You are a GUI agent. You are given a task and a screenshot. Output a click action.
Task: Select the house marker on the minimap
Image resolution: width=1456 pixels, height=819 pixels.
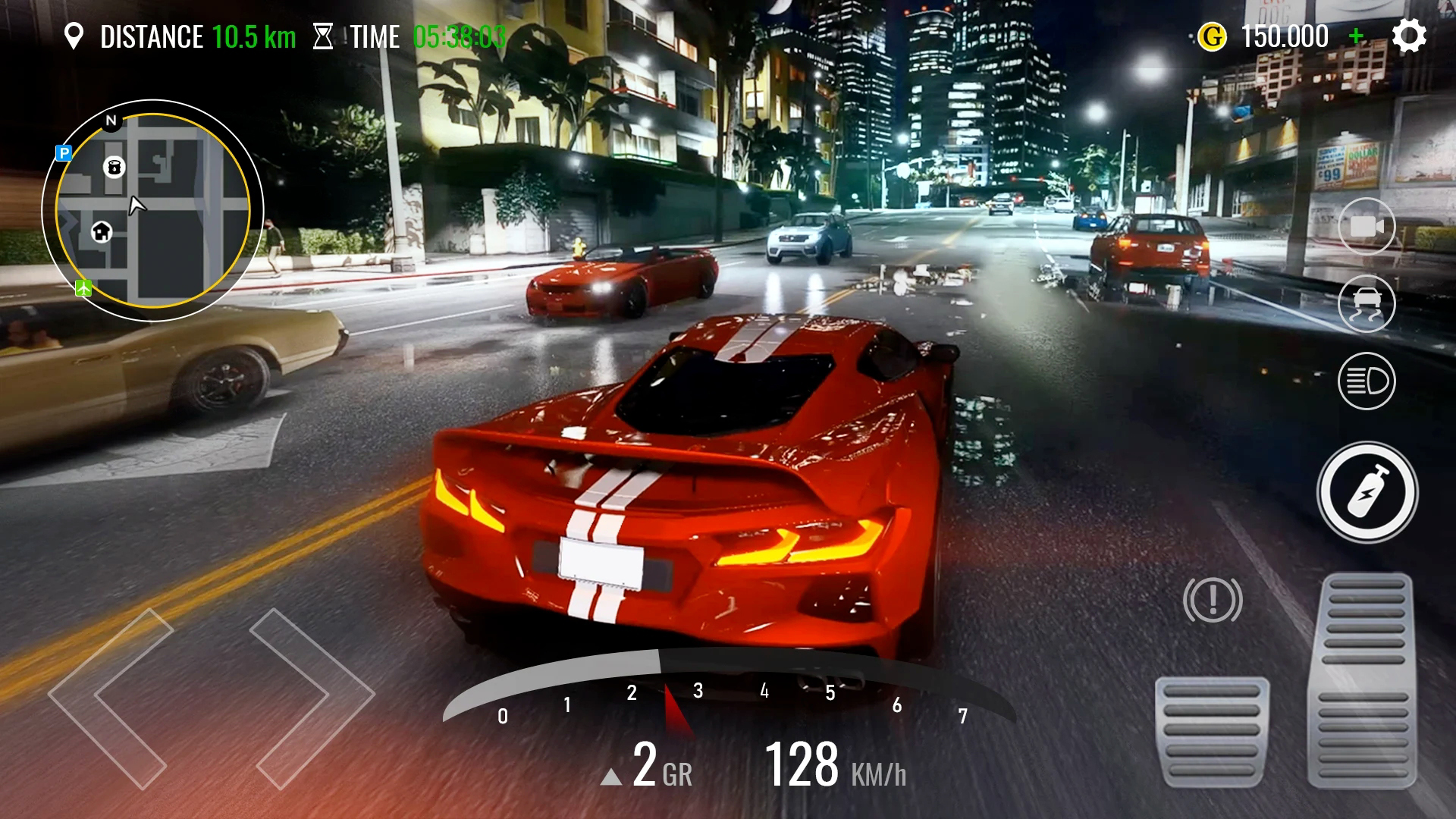[102, 231]
